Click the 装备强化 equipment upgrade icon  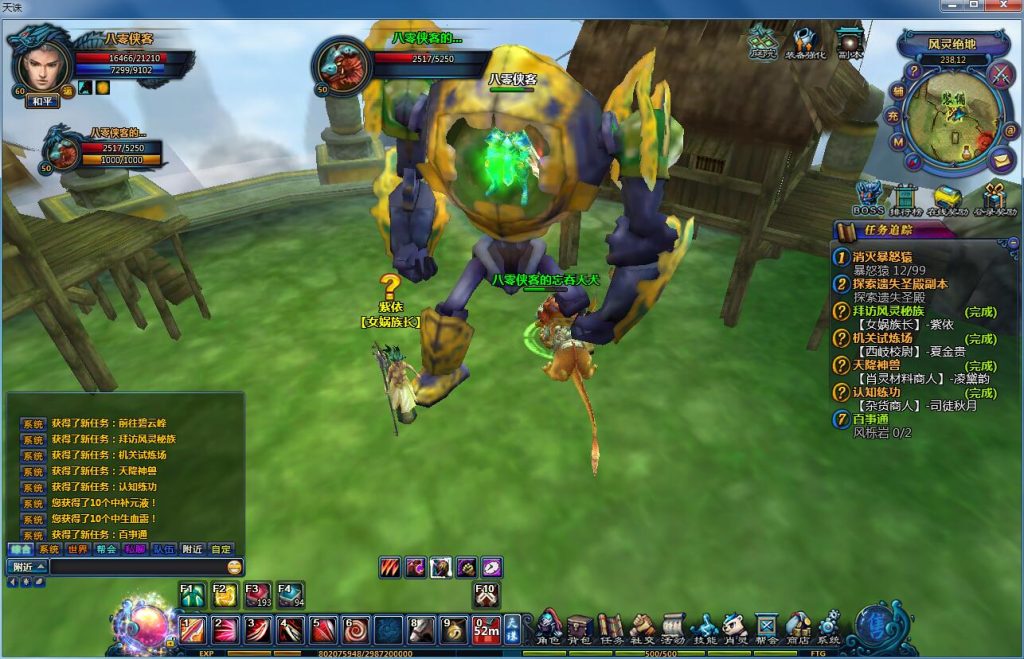click(807, 42)
